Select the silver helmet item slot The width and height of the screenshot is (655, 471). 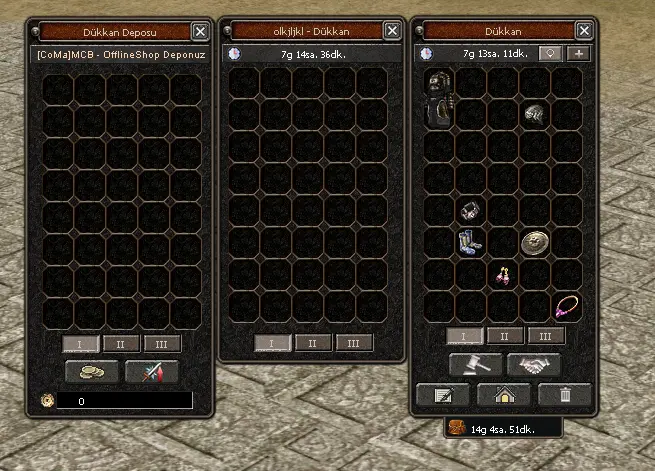[x=535, y=113]
